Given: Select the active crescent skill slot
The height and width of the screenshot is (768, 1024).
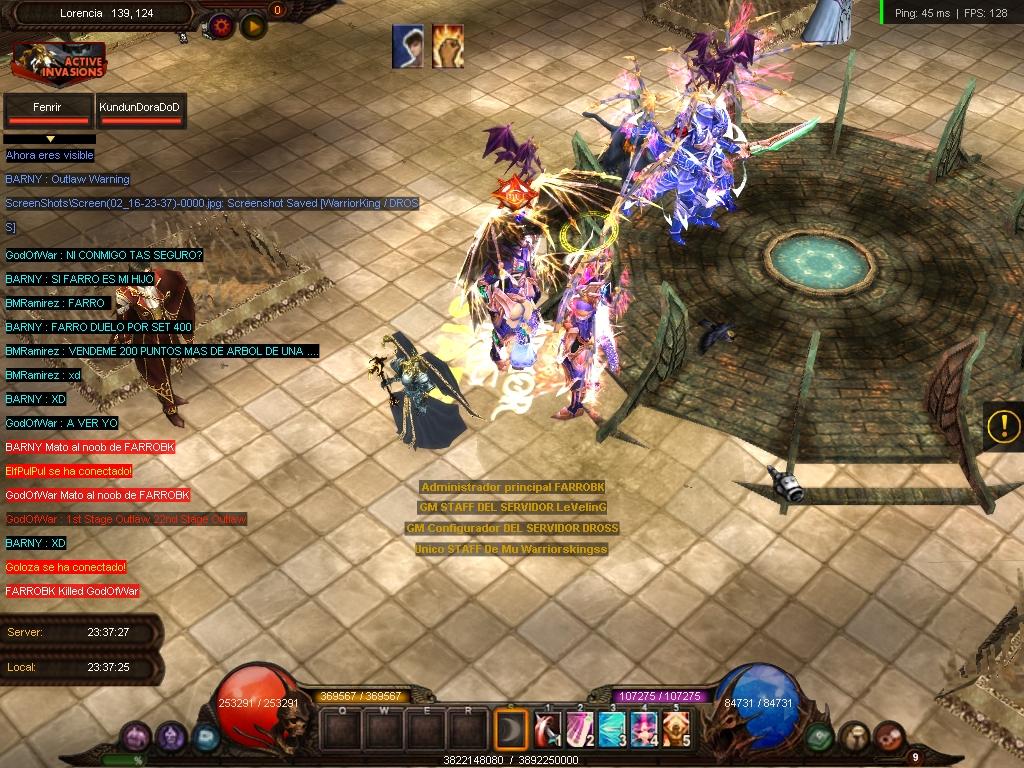Looking at the screenshot, I should (512, 729).
